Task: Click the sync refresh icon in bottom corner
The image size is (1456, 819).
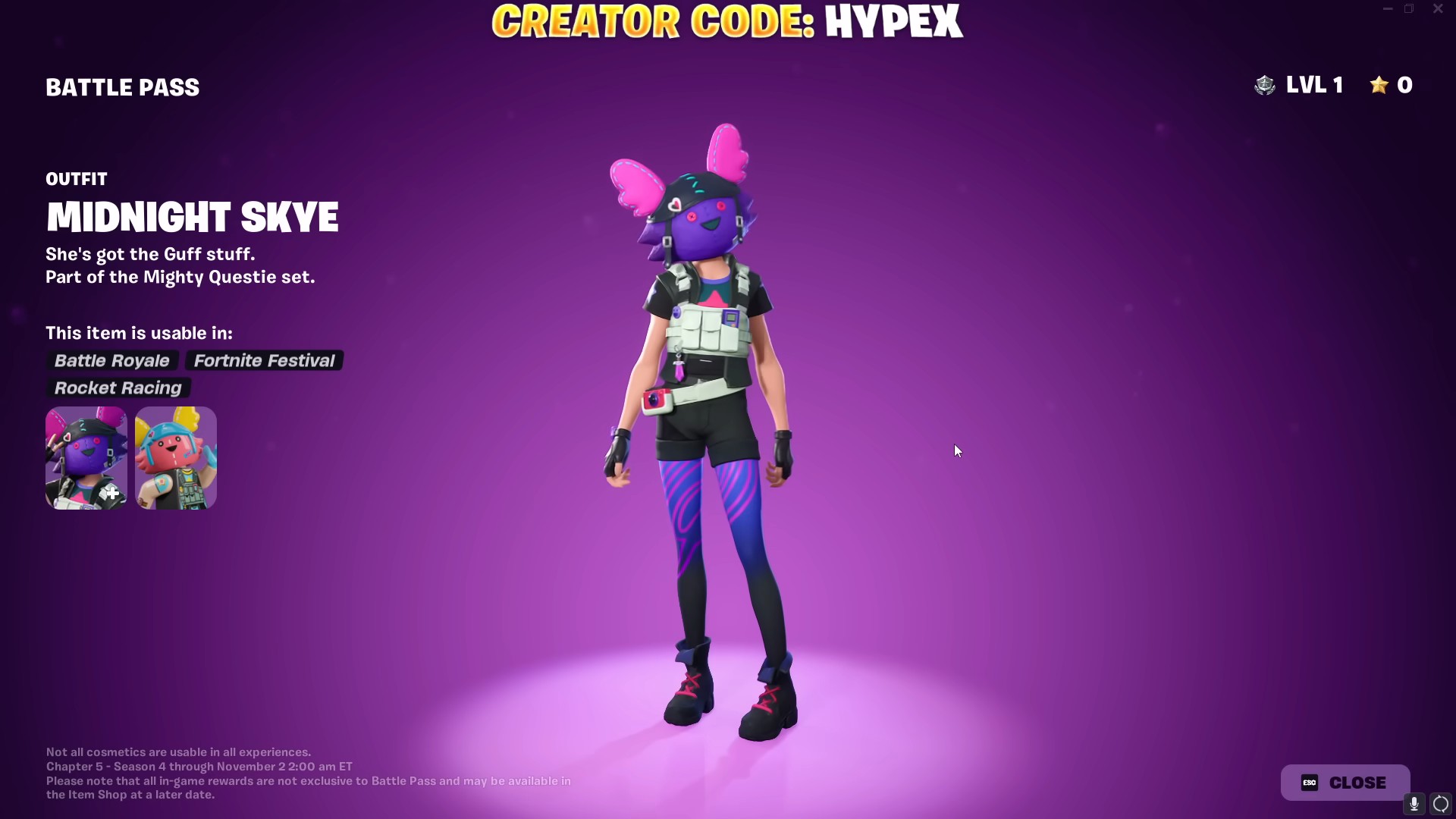Action: pyautogui.click(x=1442, y=805)
